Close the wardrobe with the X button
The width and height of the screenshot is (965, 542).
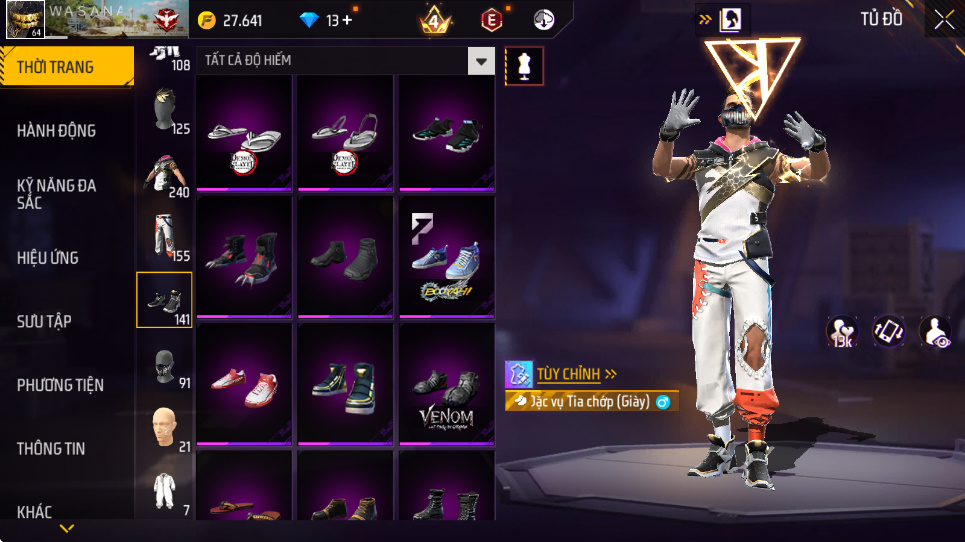pyautogui.click(x=943, y=20)
